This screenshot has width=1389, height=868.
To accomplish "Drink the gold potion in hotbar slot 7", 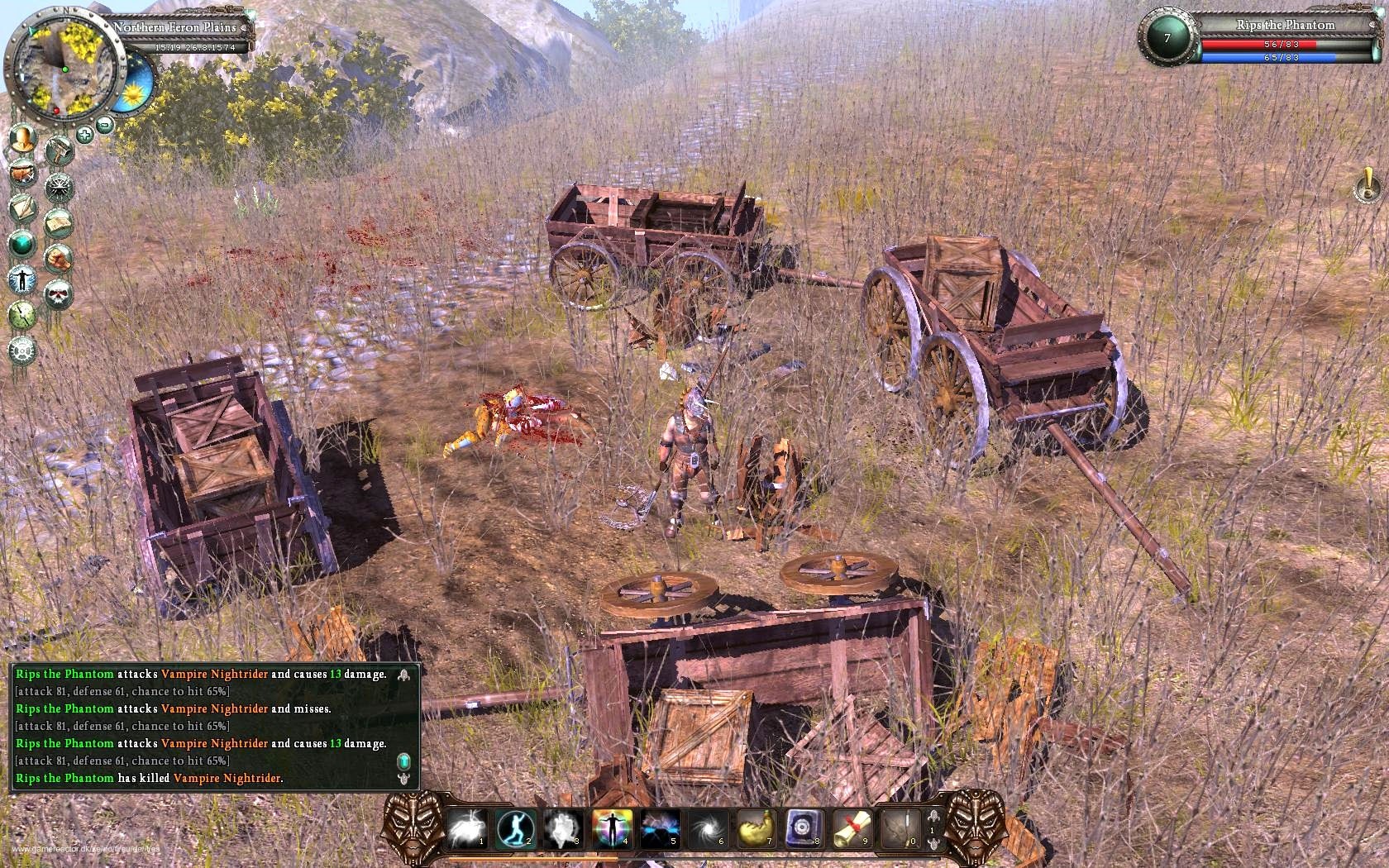I will pyautogui.click(x=757, y=829).
